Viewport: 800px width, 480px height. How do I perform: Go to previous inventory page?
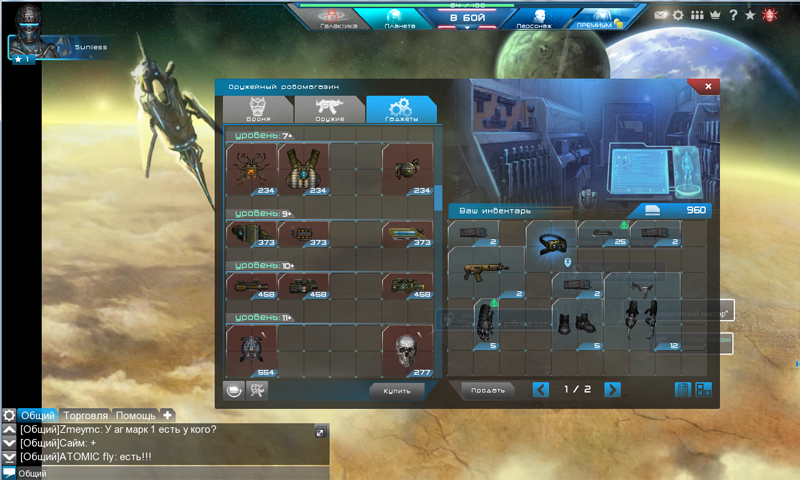pos(541,390)
